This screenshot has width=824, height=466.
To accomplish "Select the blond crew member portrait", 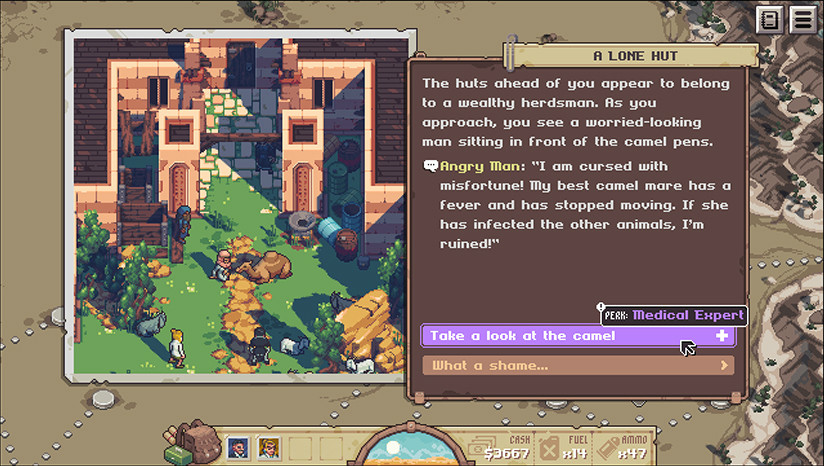I will pos(268,449).
